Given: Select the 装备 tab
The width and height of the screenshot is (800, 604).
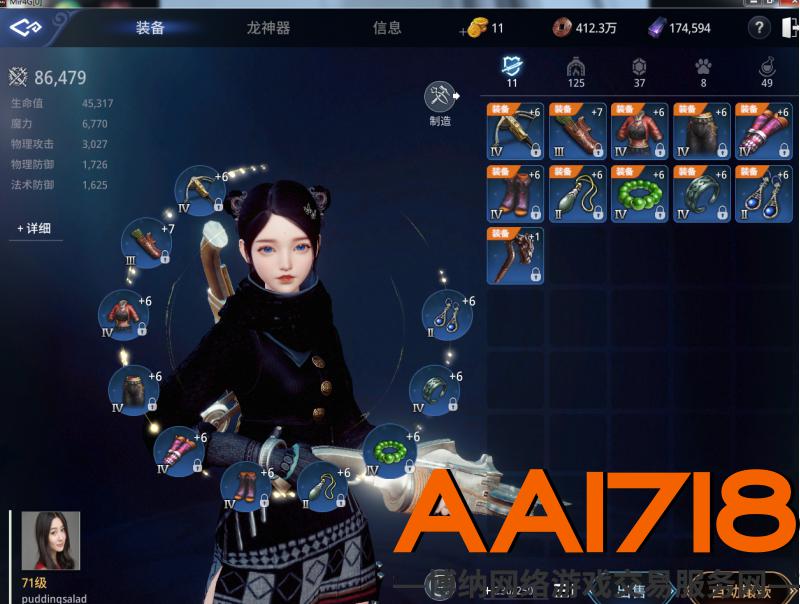Looking at the screenshot, I should pyautogui.click(x=151, y=28).
